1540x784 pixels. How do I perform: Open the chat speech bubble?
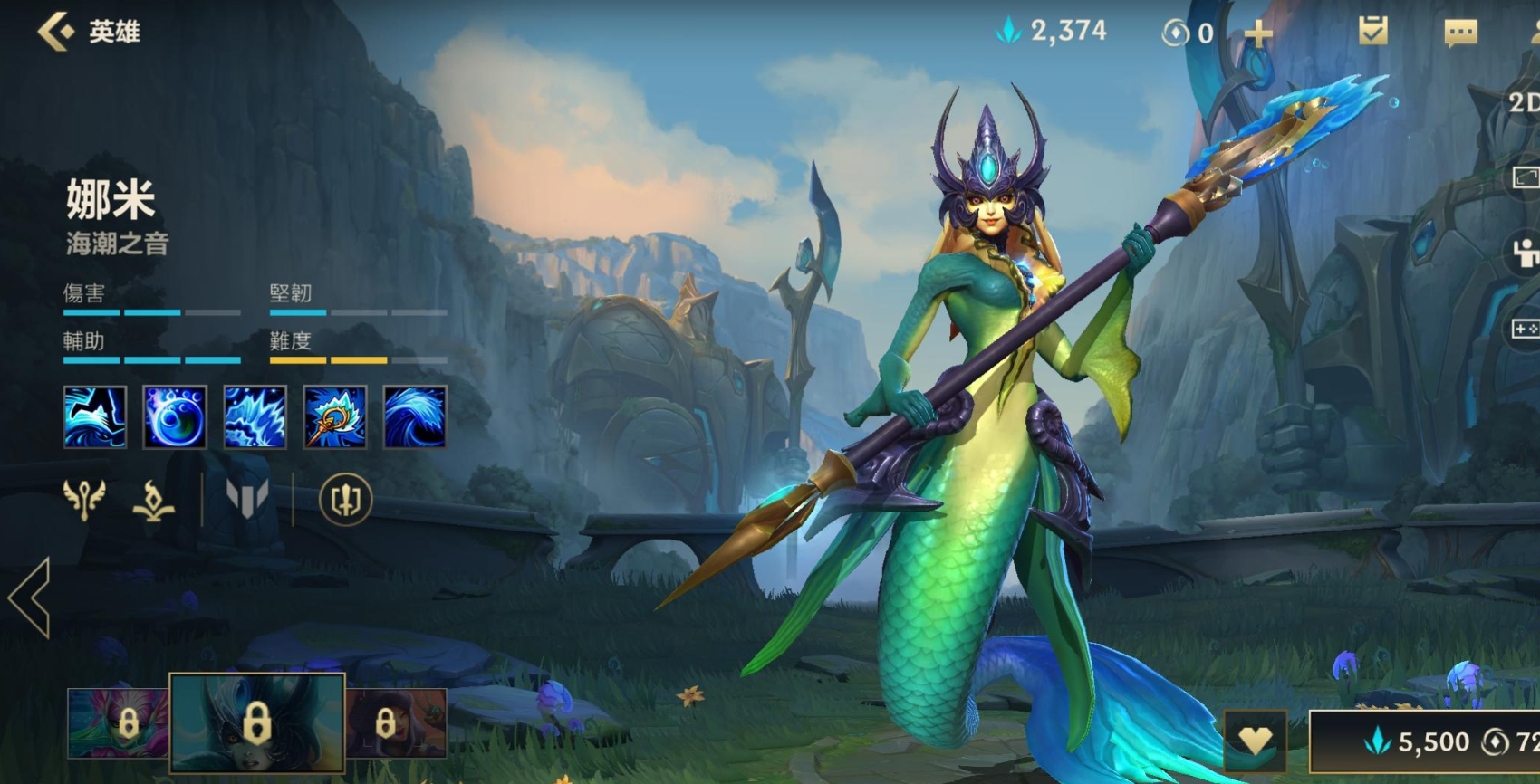1460,33
